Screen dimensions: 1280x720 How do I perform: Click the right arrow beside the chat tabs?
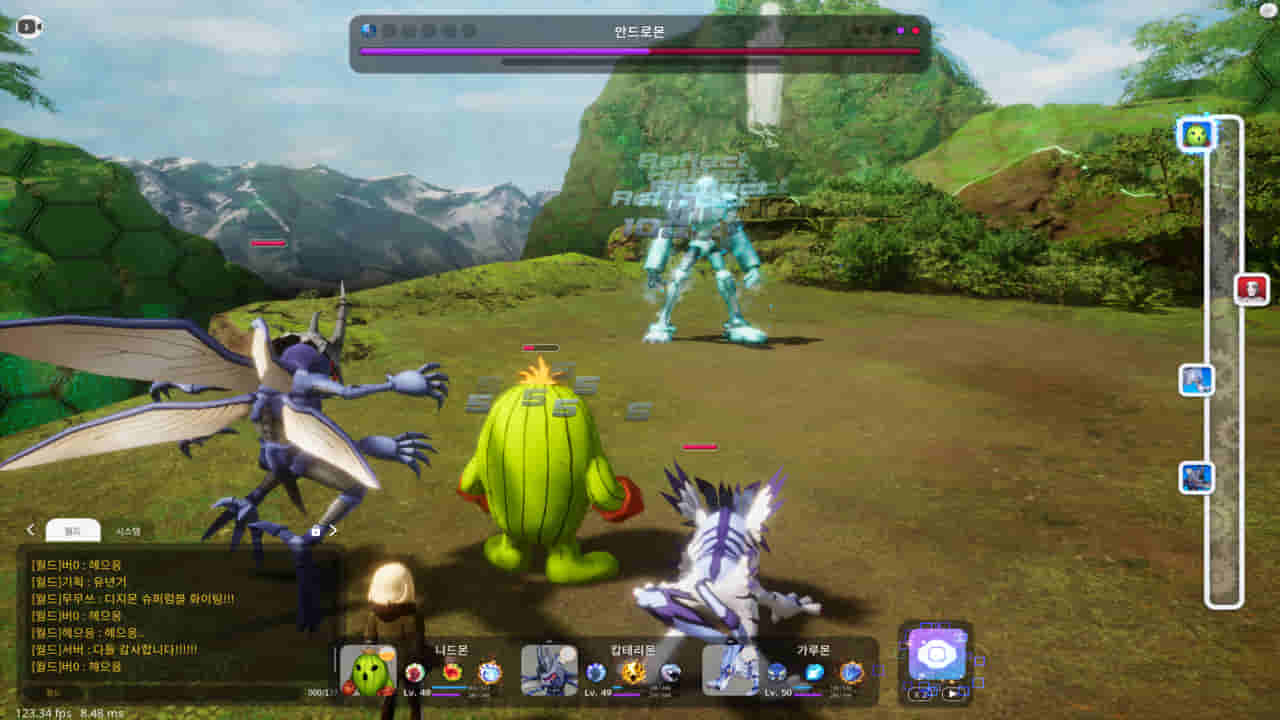point(334,531)
